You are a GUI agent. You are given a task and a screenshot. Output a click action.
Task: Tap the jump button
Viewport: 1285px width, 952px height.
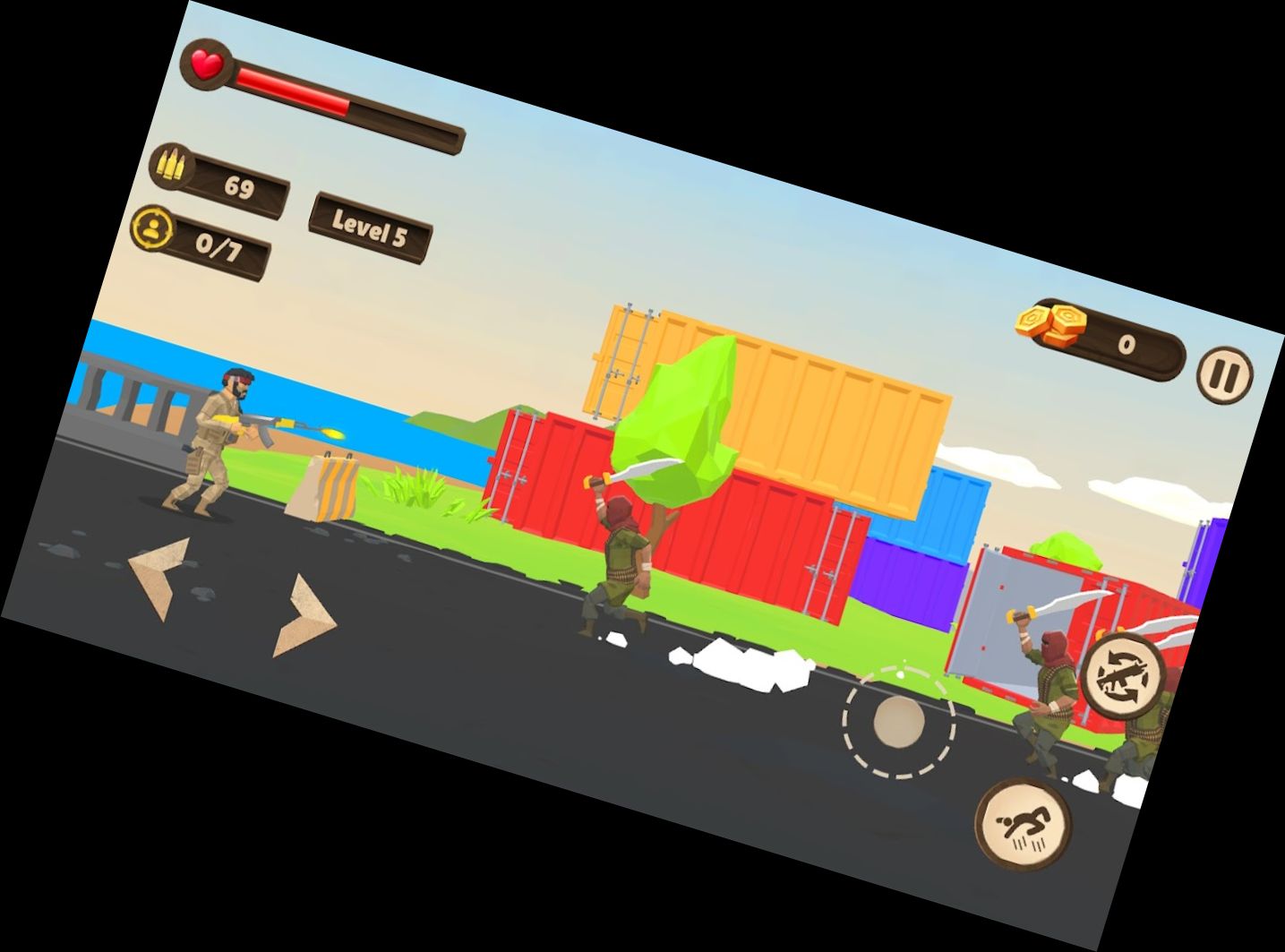(x=1024, y=822)
